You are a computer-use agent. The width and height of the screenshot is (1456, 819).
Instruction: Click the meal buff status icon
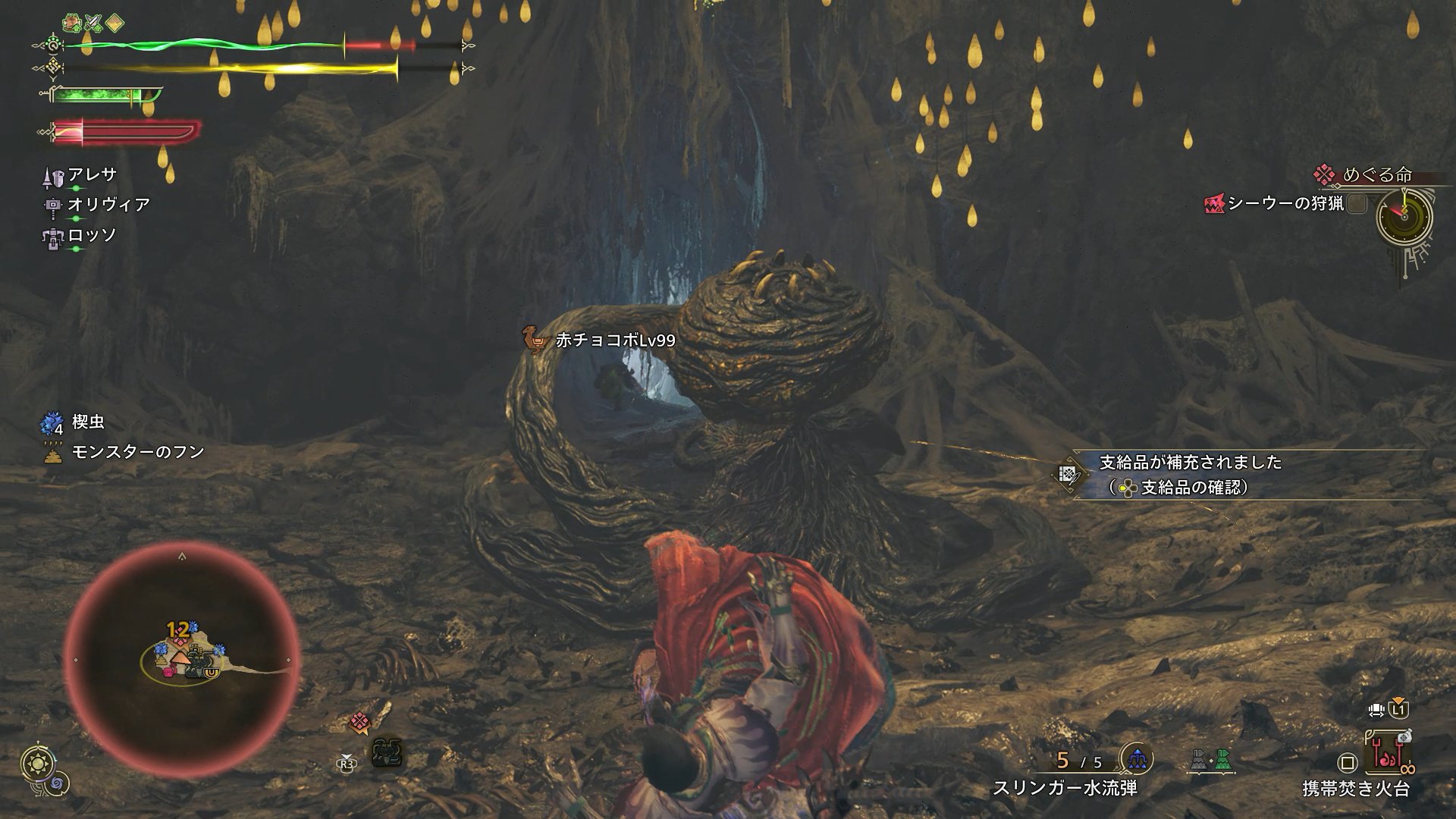point(73,22)
